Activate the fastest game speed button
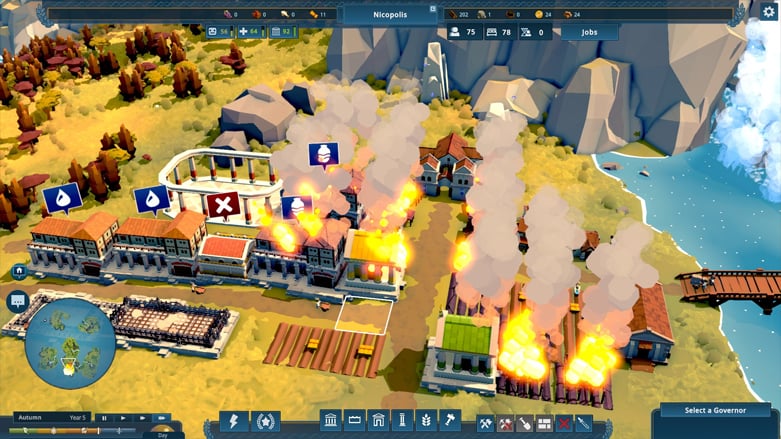Image resolution: width=781 pixels, height=439 pixels. [161, 417]
